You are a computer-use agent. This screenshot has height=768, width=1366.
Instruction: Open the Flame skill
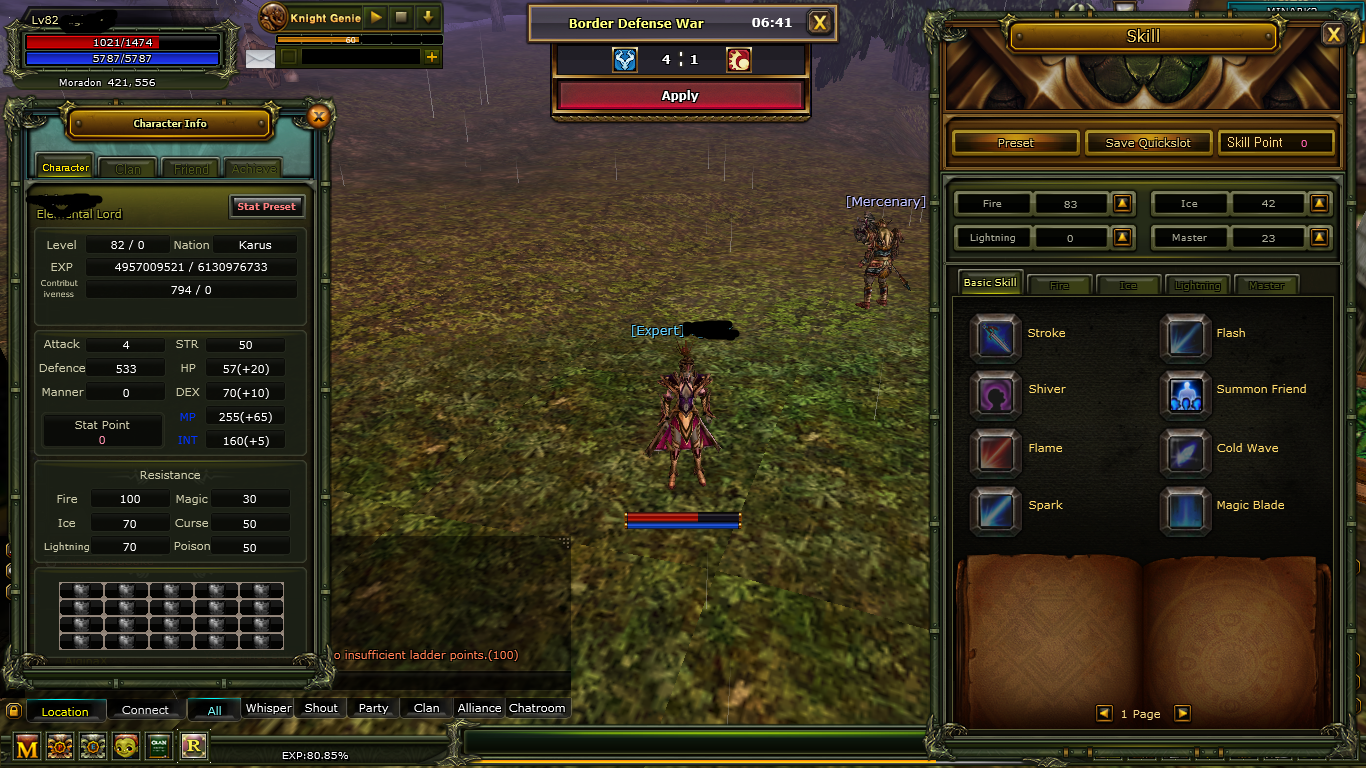995,453
